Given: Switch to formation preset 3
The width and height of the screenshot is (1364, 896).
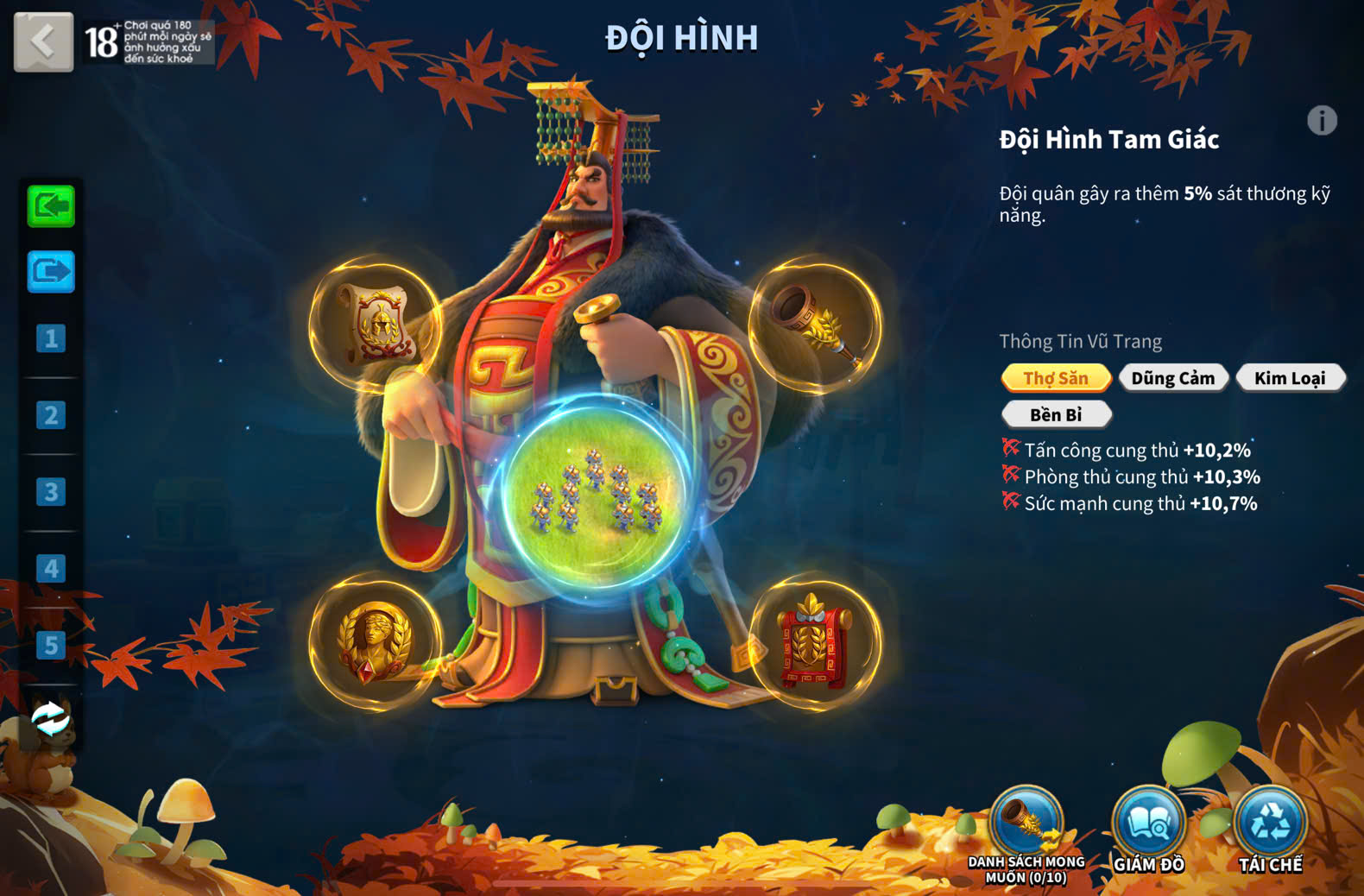Looking at the screenshot, I should pos(51,492).
